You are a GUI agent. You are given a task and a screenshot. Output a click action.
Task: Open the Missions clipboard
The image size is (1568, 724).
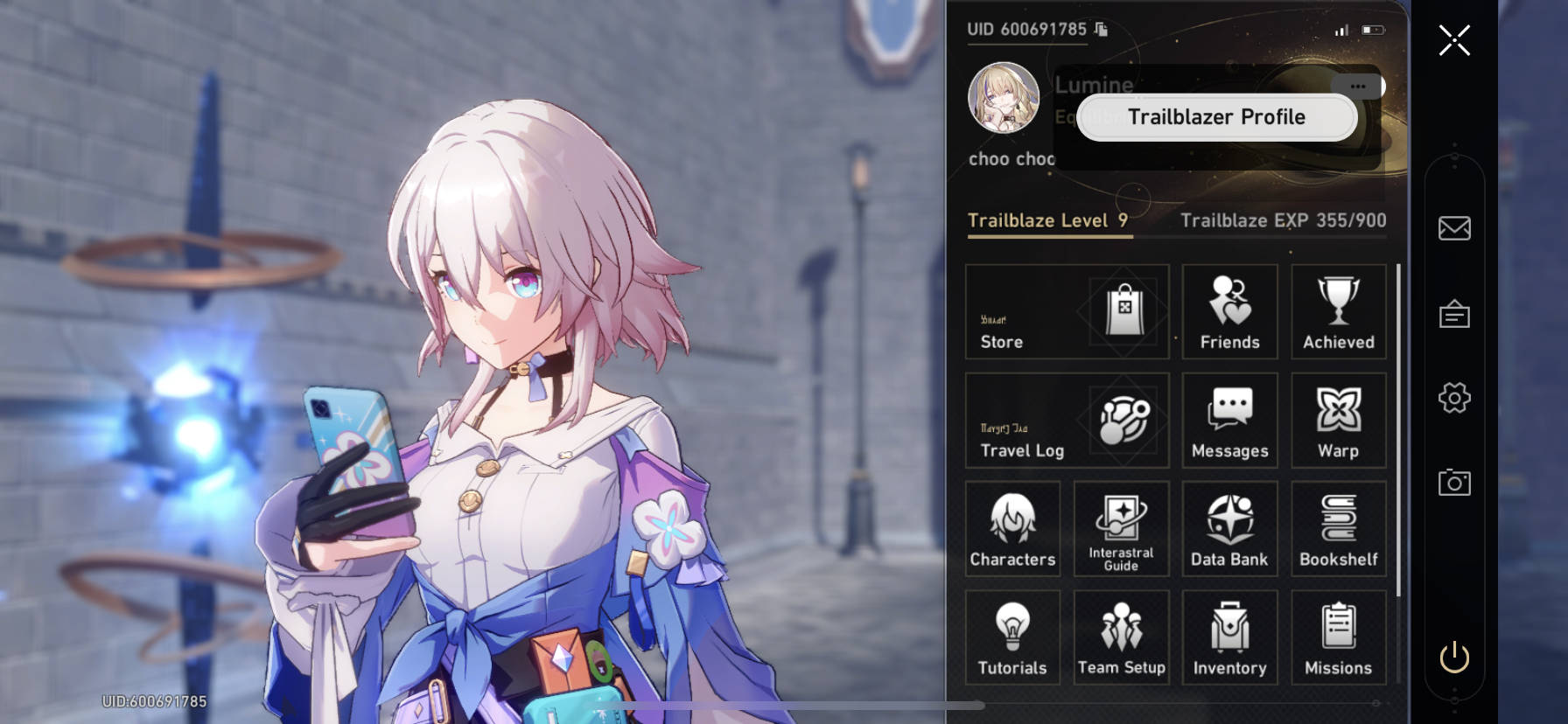click(x=1338, y=637)
